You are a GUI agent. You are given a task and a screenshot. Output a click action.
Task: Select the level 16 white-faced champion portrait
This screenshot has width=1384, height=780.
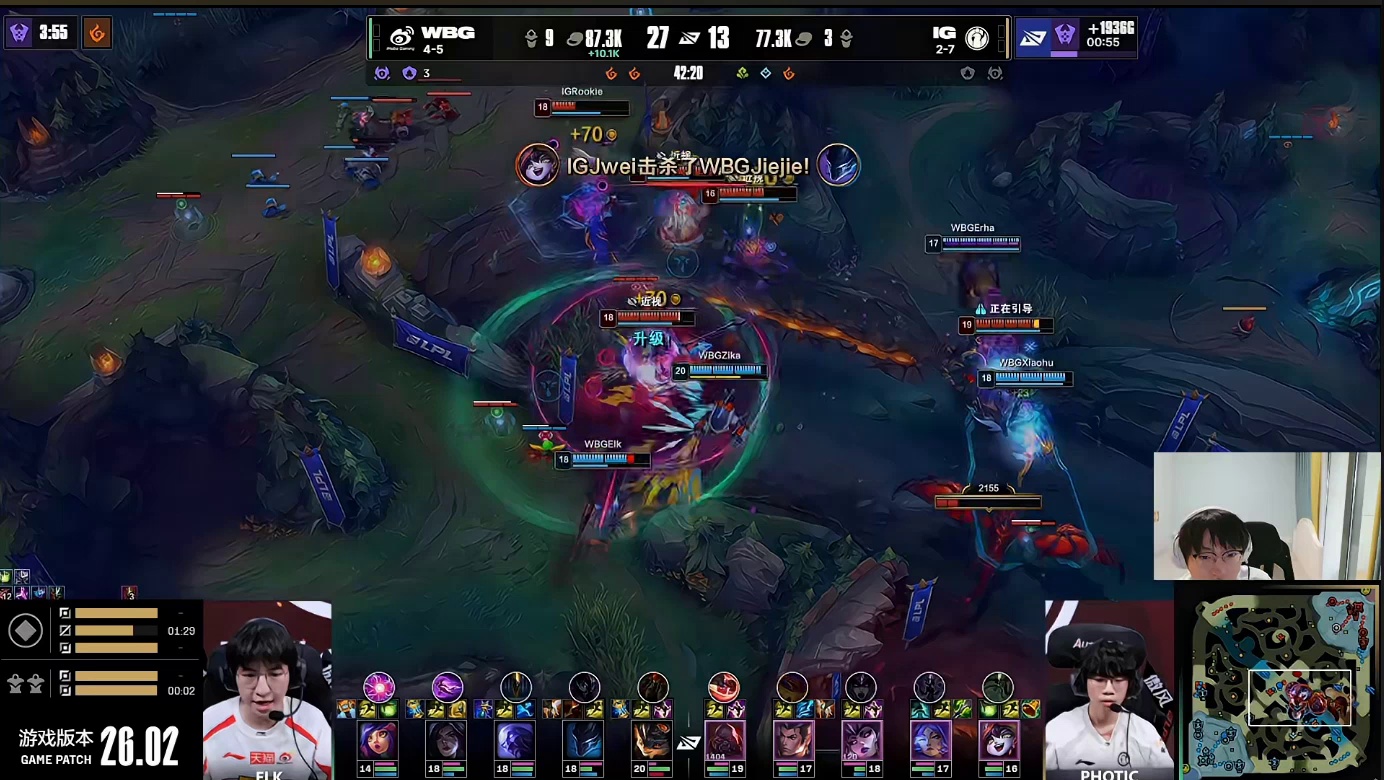coord(997,741)
